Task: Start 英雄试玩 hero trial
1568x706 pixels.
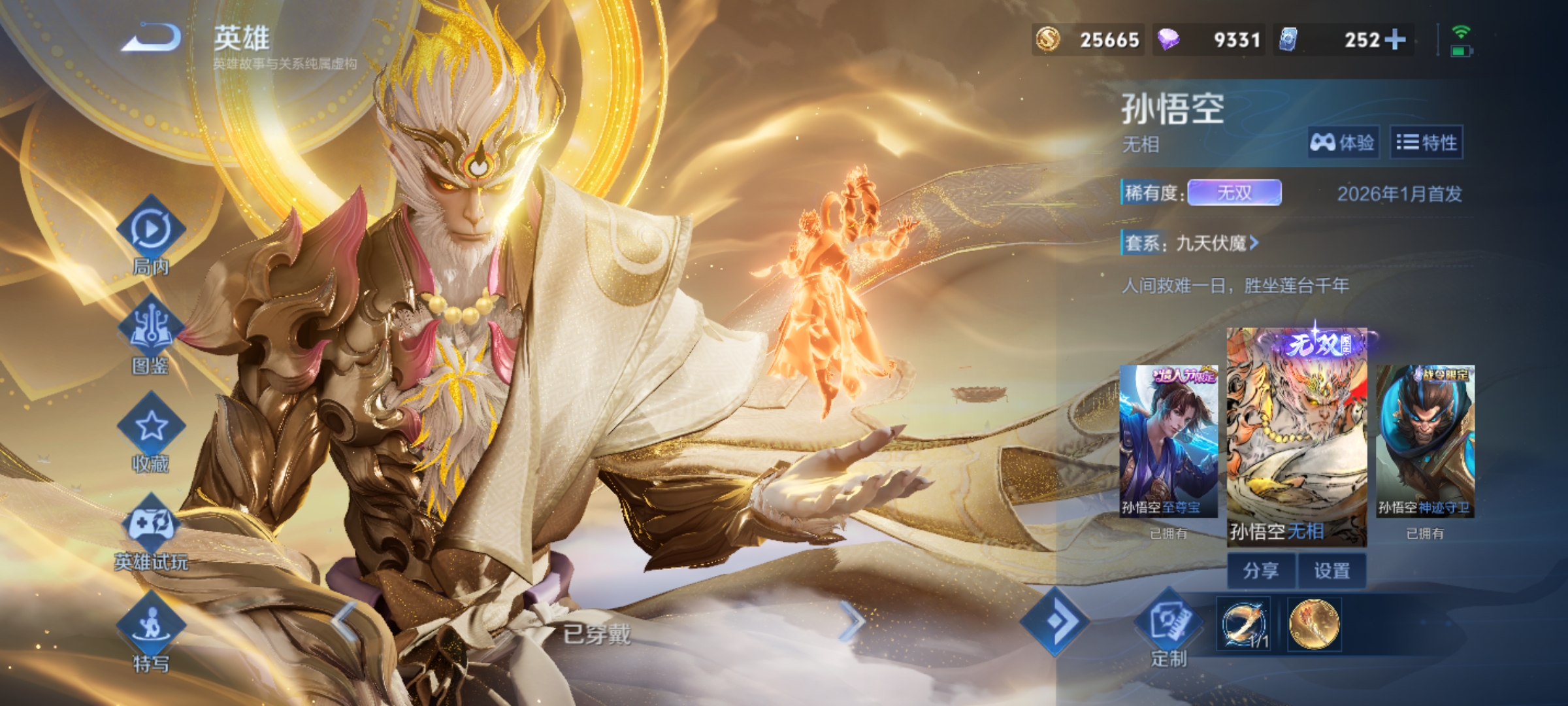Action: (x=151, y=525)
